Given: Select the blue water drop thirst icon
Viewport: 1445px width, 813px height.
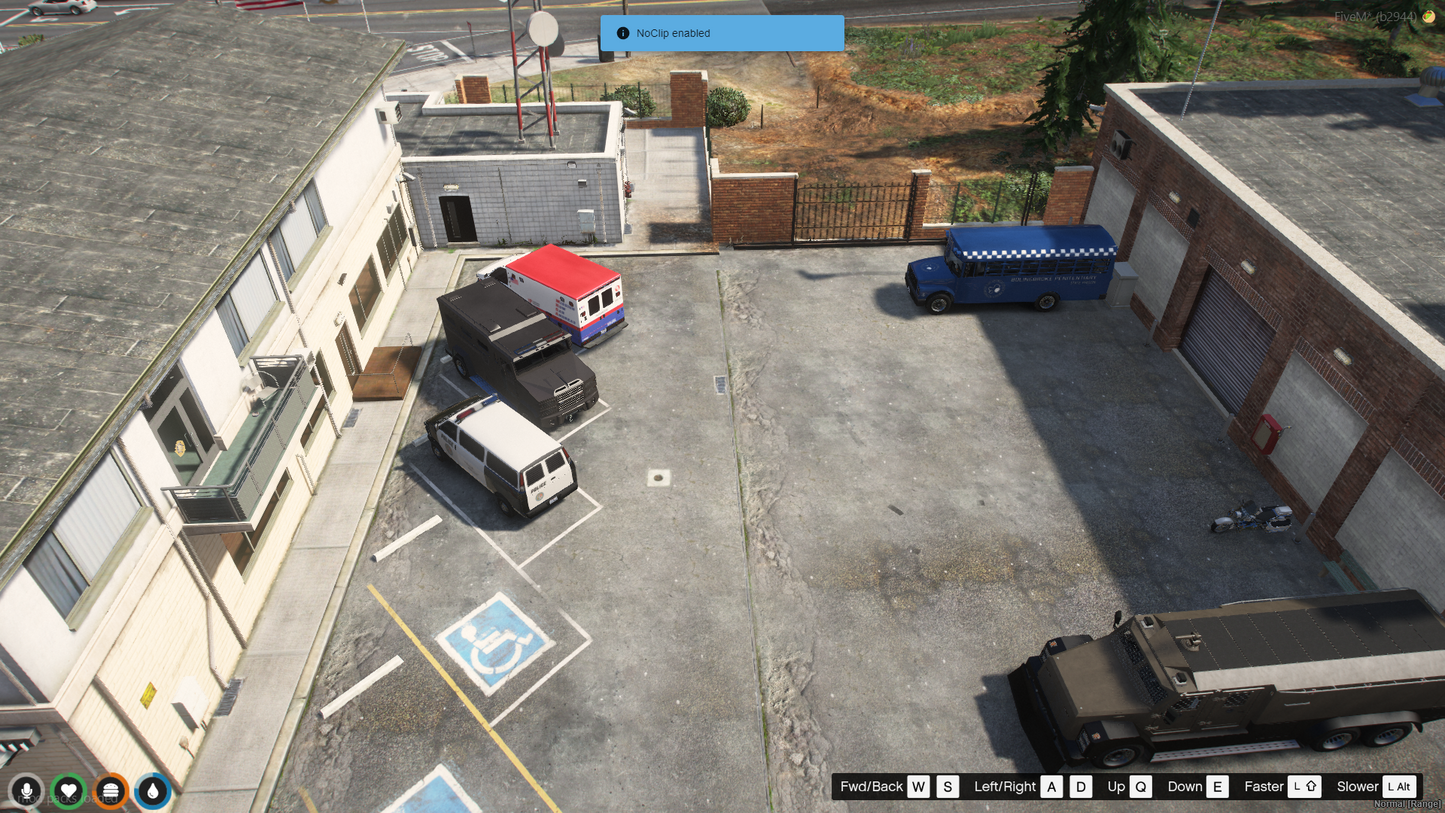Looking at the screenshot, I should click(x=153, y=791).
